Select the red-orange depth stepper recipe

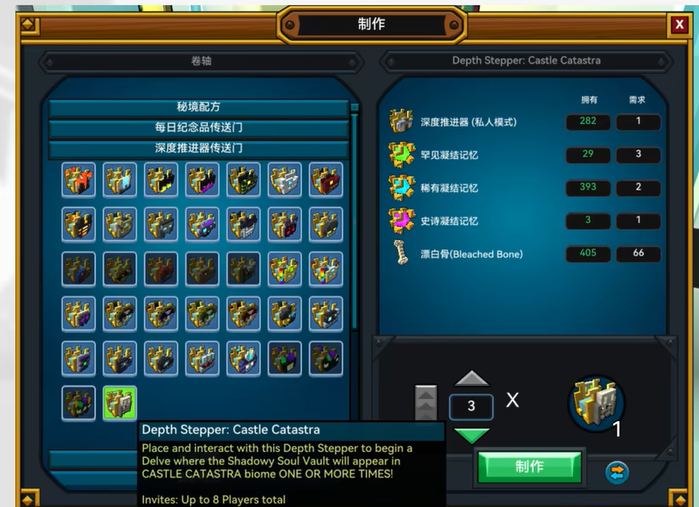[x=79, y=179]
